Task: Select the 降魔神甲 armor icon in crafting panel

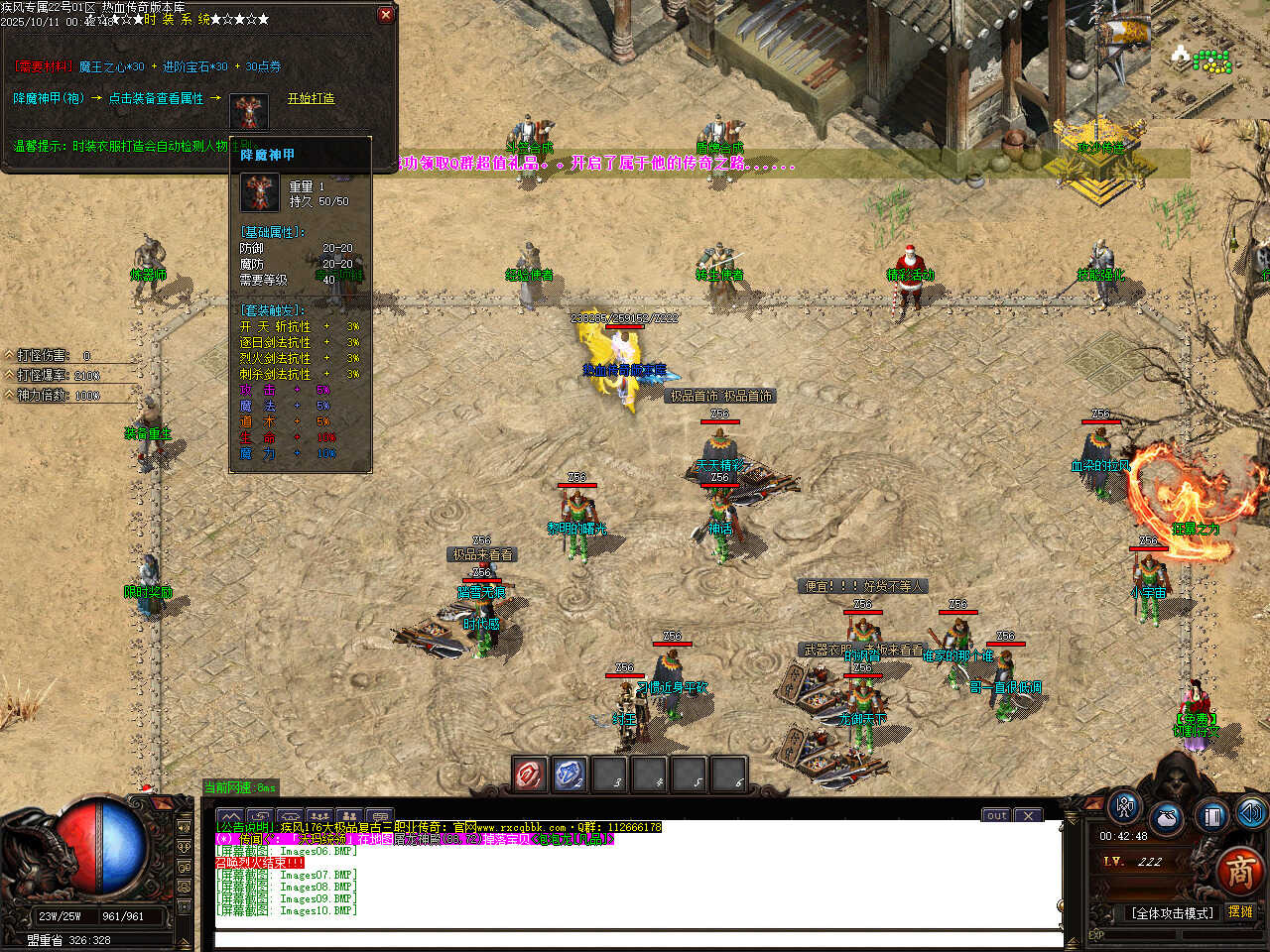Action: pos(249,112)
